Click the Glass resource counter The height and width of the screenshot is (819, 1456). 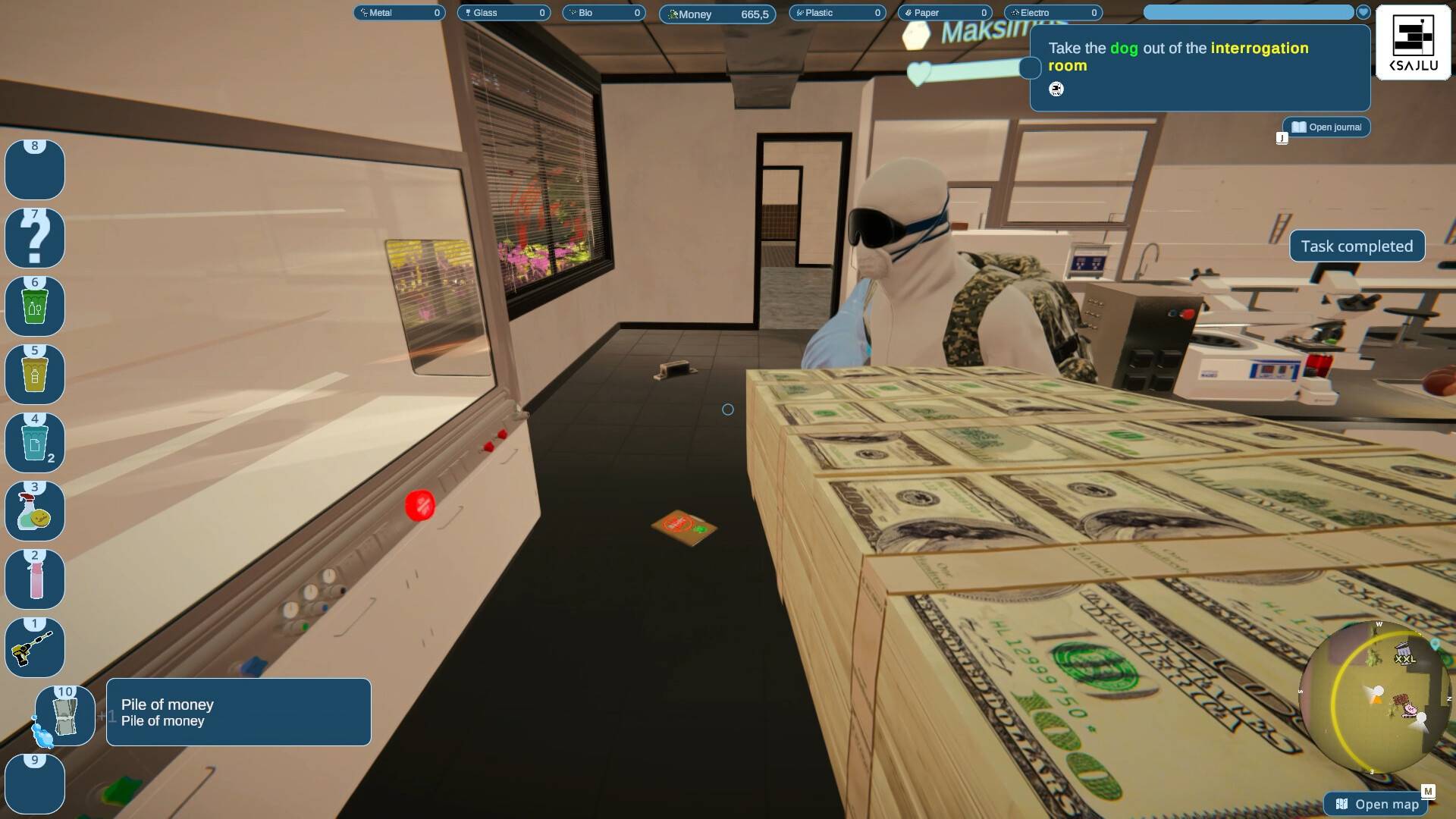(x=504, y=12)
